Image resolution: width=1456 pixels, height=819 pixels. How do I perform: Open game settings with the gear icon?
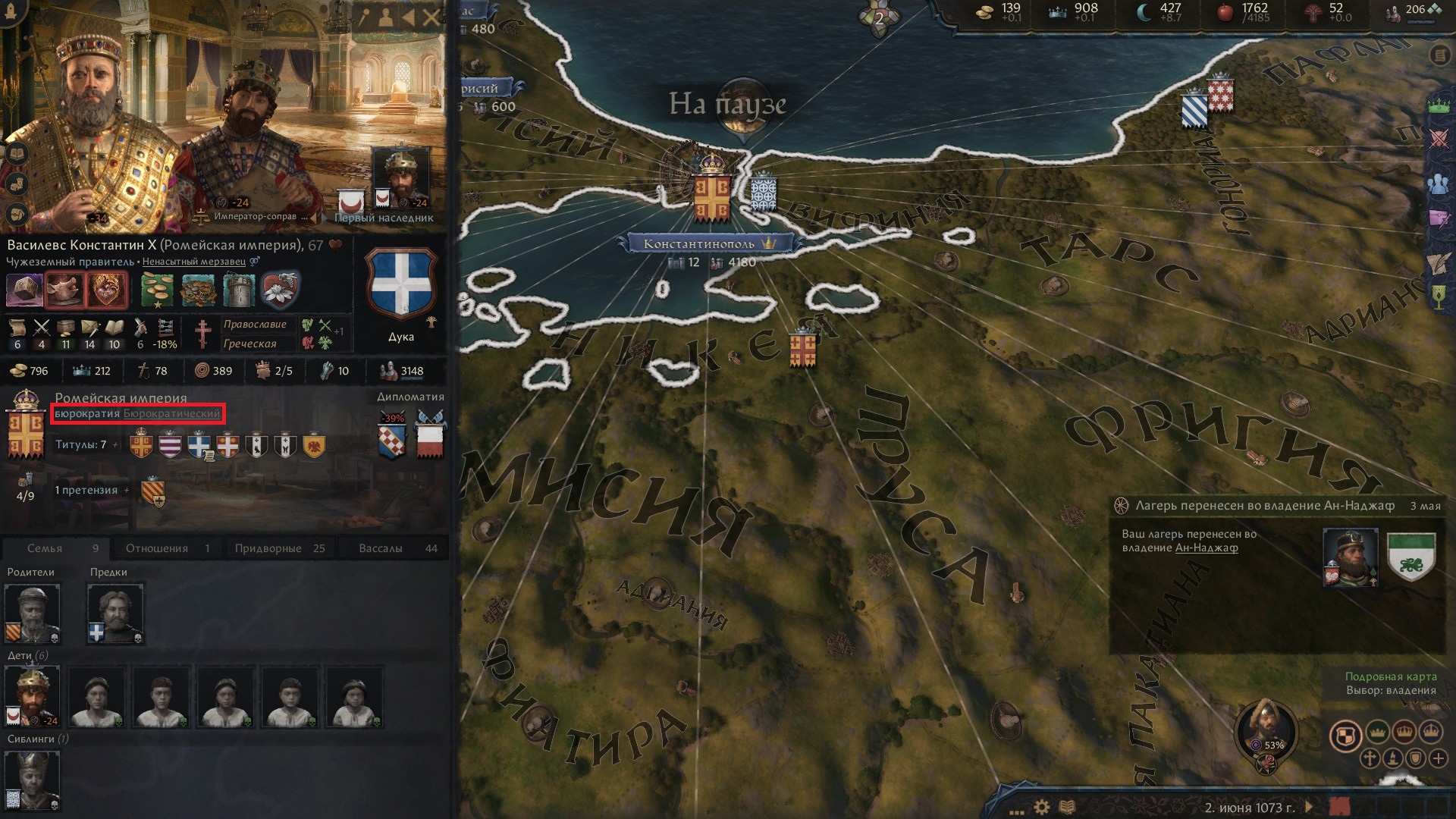point(1042,805)
